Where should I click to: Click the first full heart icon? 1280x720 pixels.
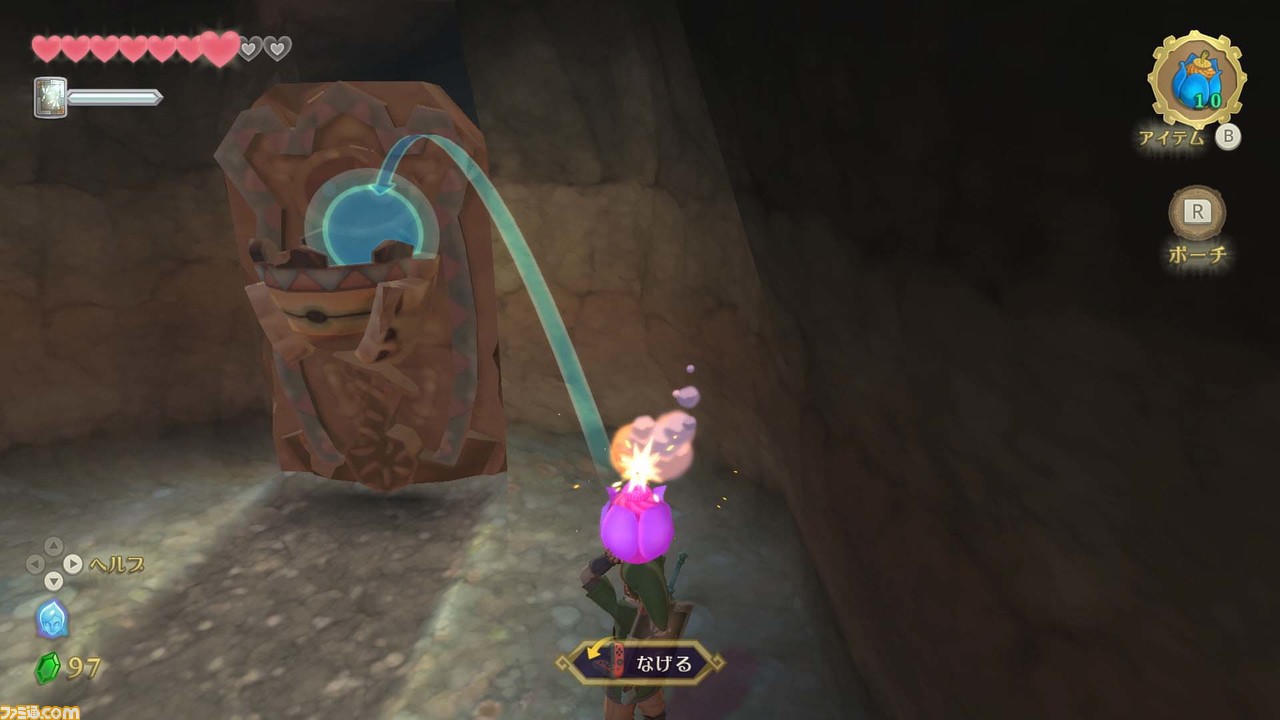(x=44, y=49)
